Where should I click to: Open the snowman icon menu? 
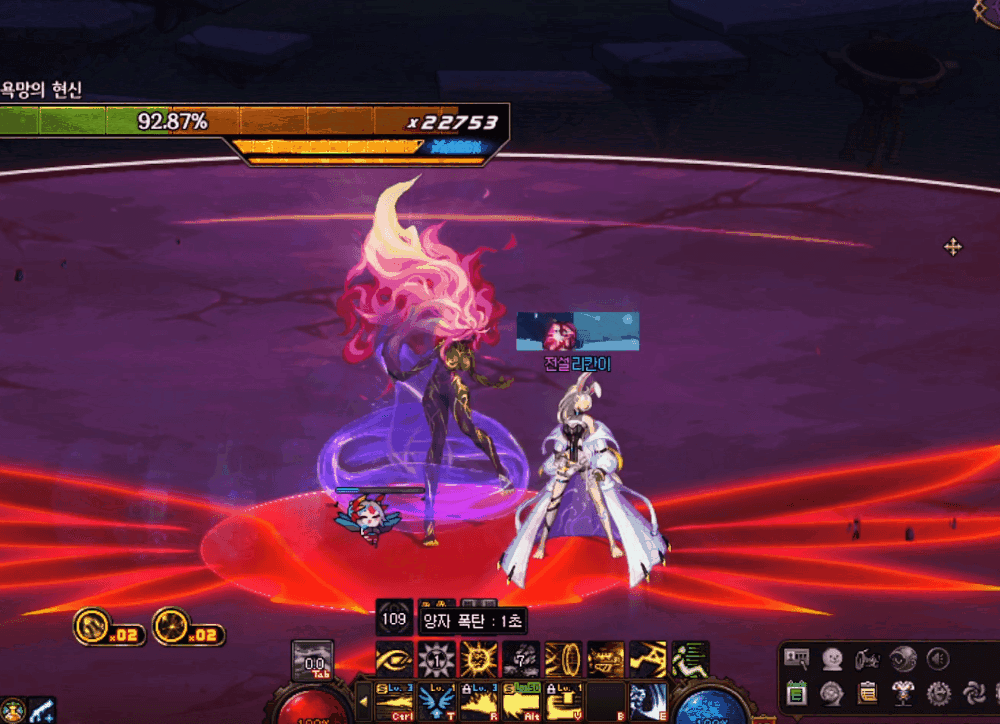click(x=832, y=658)
